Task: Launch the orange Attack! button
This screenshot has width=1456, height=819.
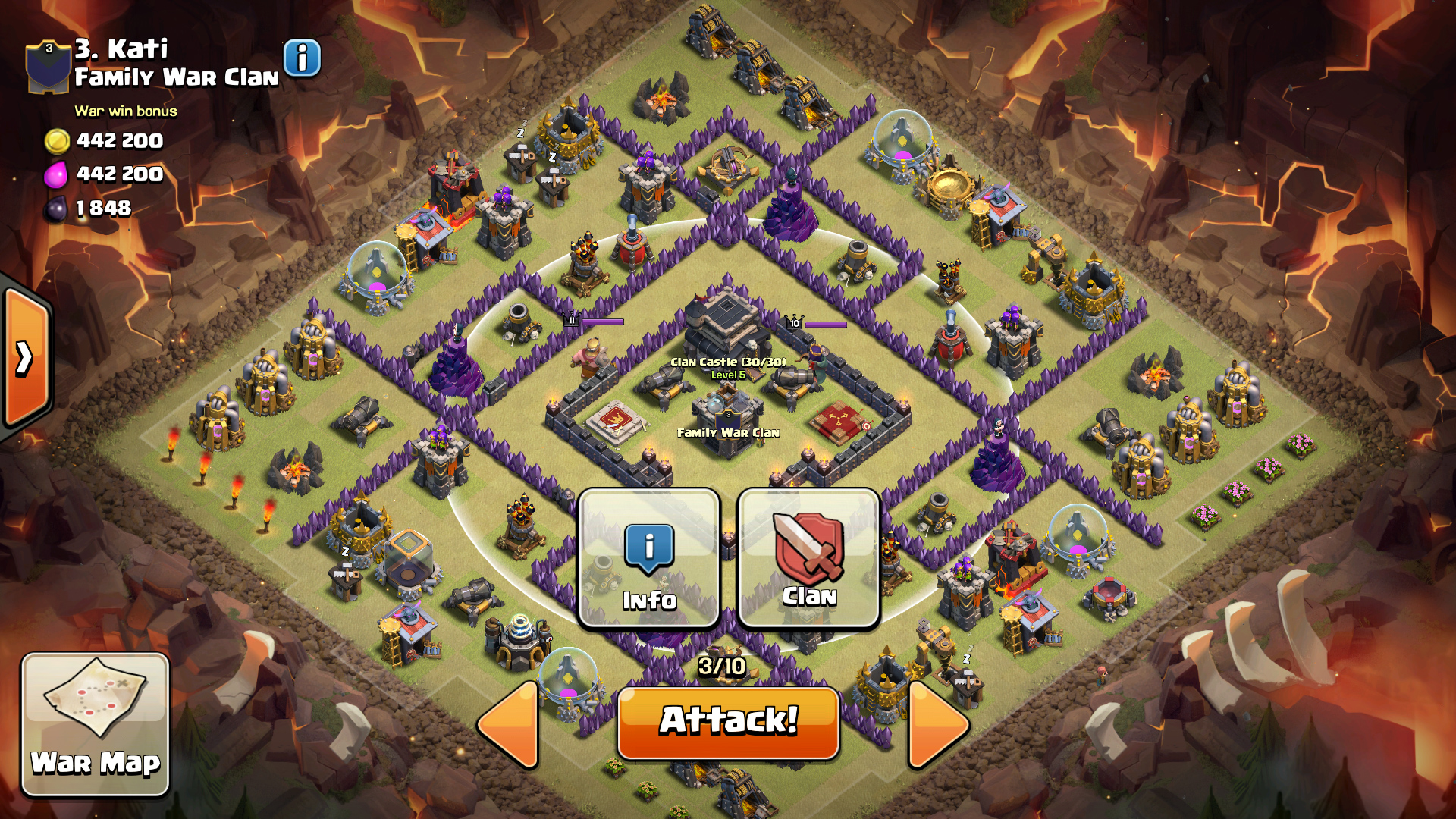Action: (x=728, y=721)
